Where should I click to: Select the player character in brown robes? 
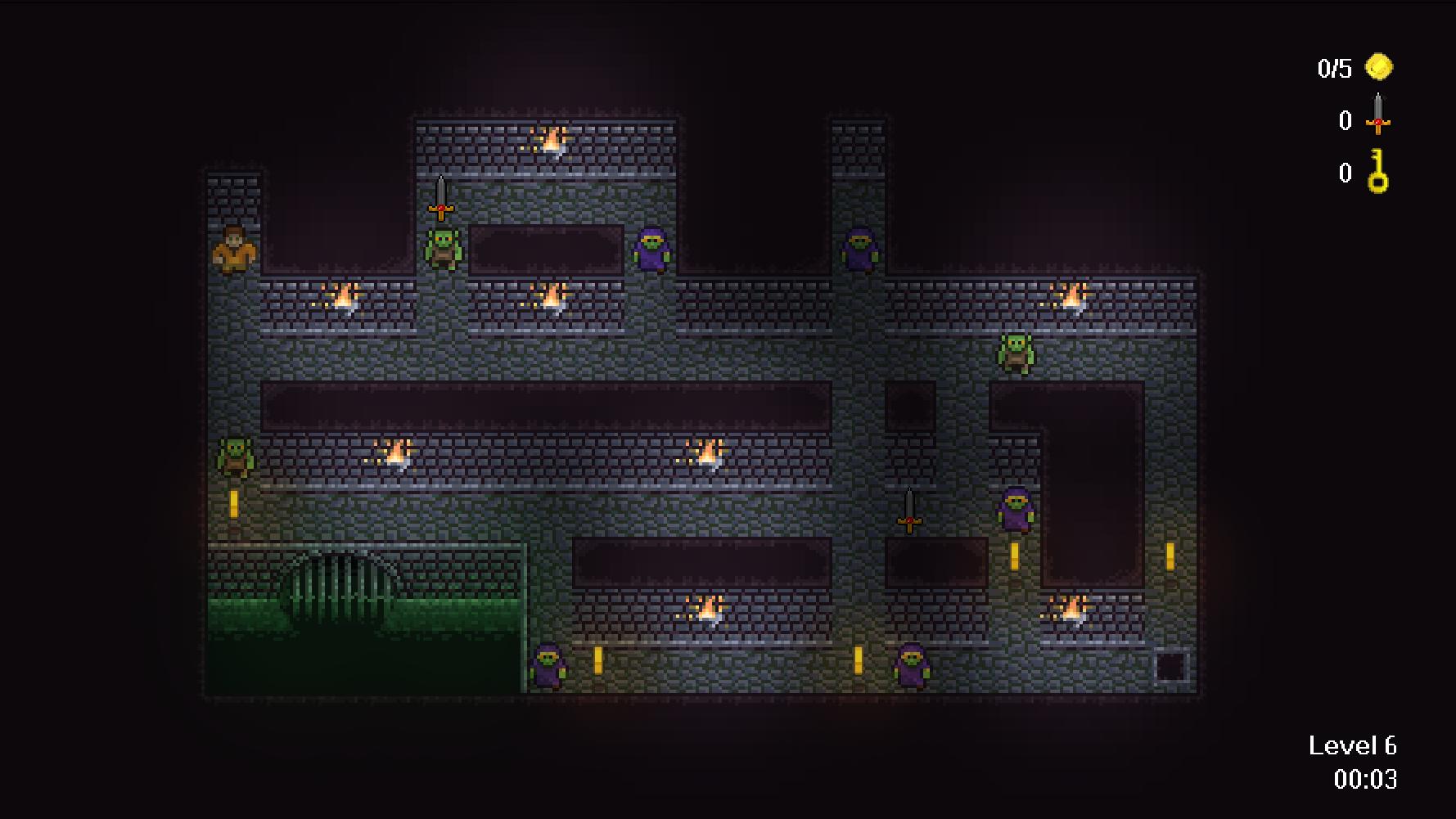click(x=232, y=251)
